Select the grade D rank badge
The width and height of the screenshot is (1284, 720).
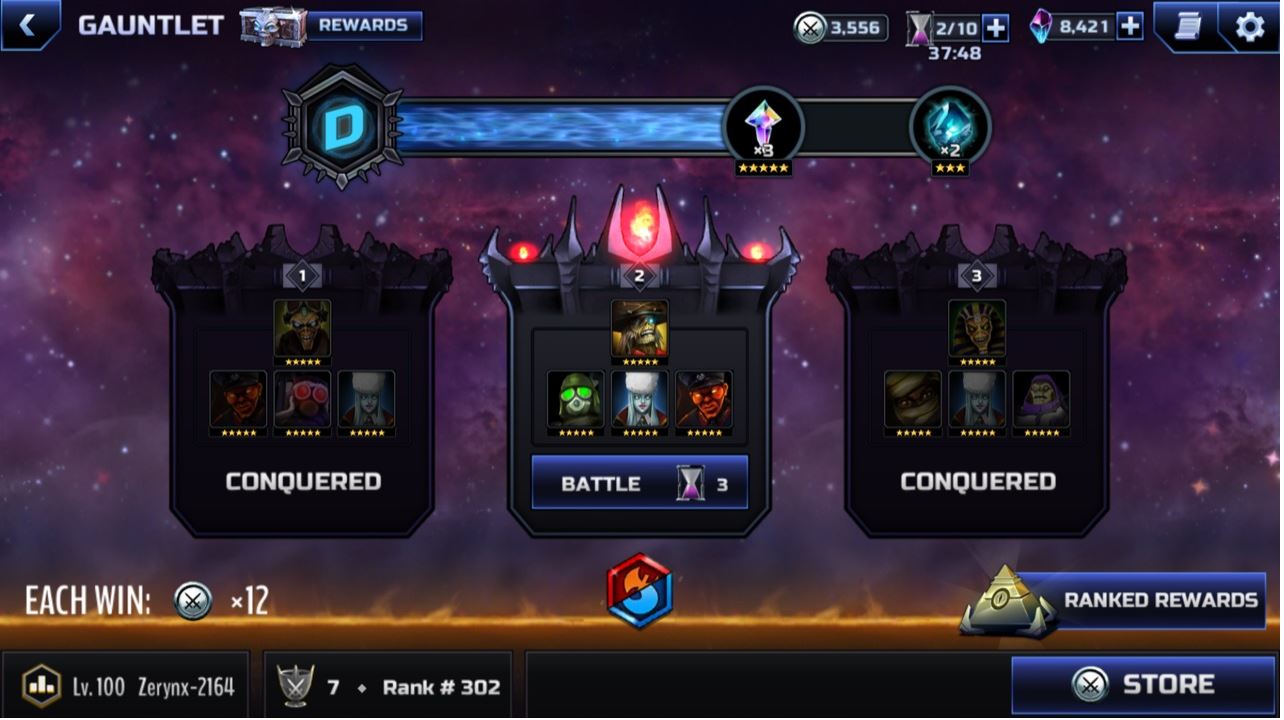pyautogui.click(x=342, y=127)
